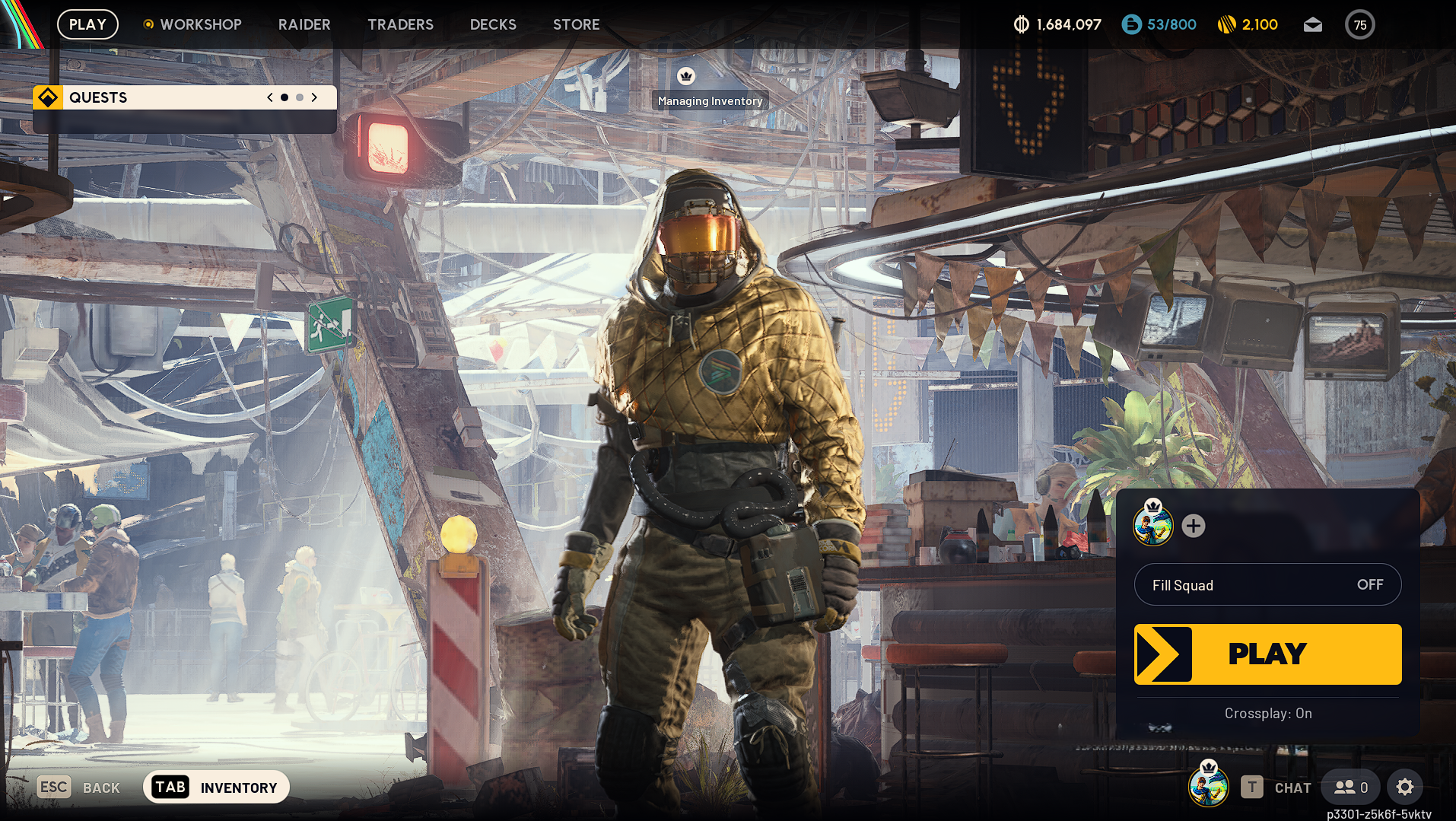Open the Inventory button
The width and height of the screenshot is (1456, 821).
pos(216,787)
